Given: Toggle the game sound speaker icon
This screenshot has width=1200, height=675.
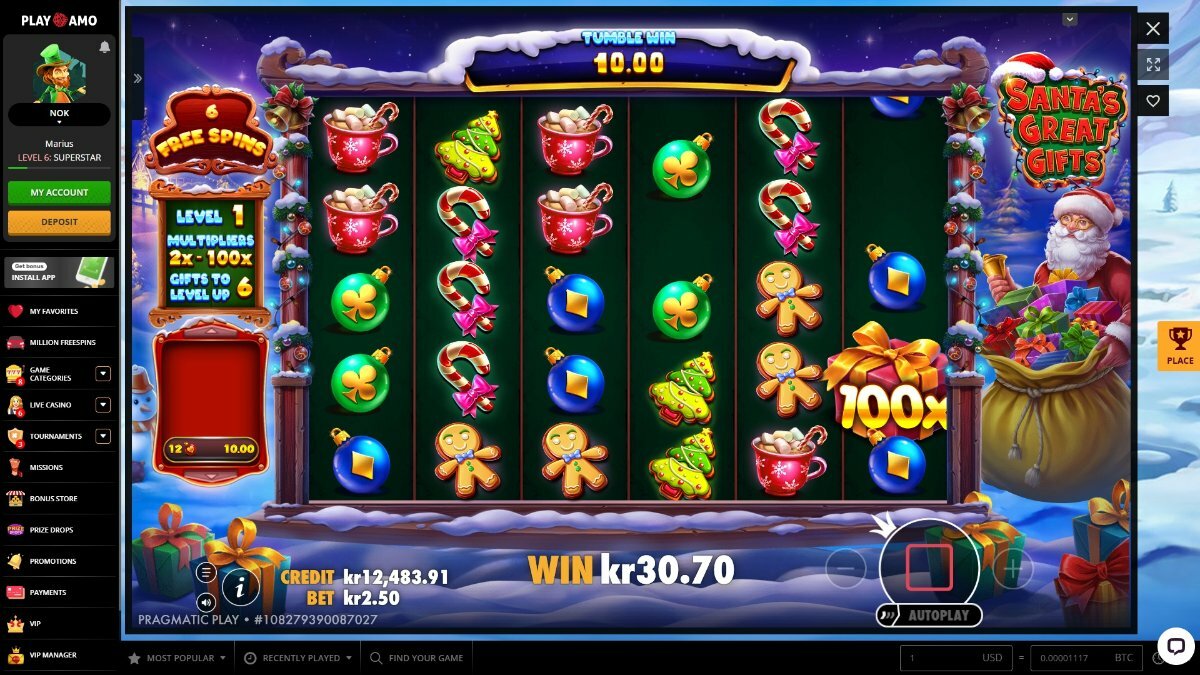Looking at the screenshot, I should point(206,602).
